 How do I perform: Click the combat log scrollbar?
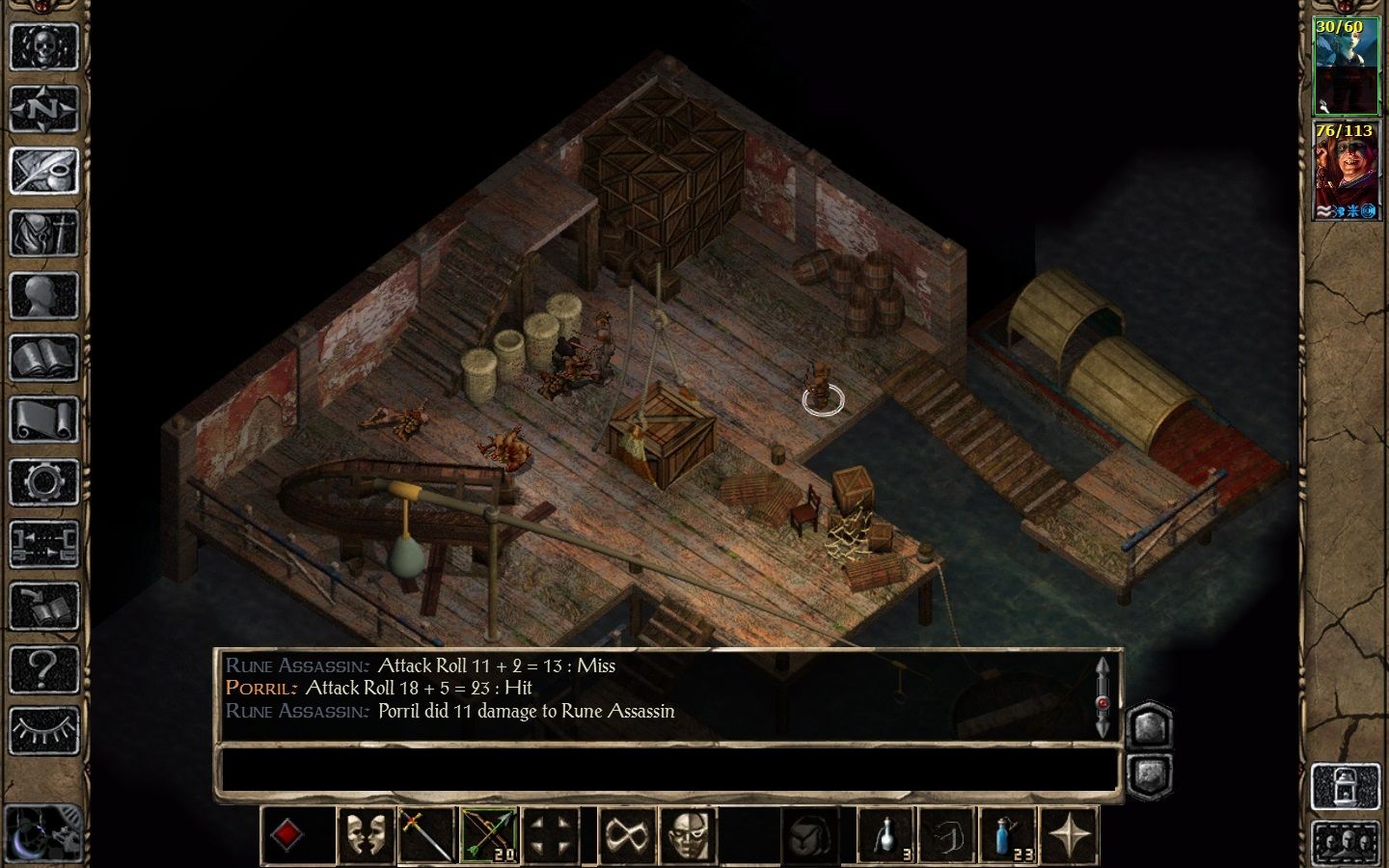click(x=1104, y=697)
